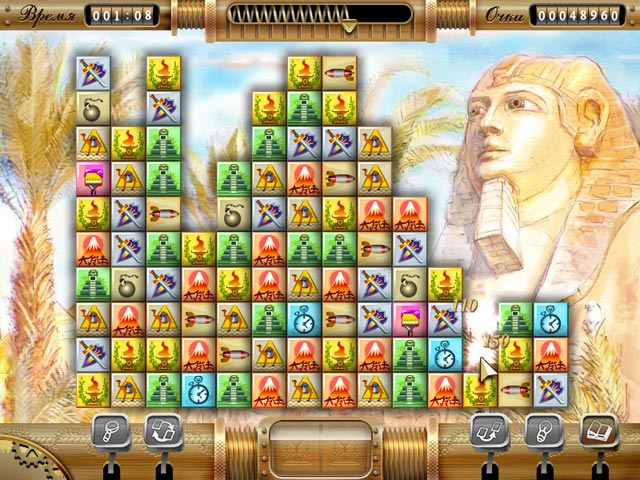Use the magnifying glass search button
This screenshot has width=640, height=480.
pyautogui.click(x=108, y=430)
